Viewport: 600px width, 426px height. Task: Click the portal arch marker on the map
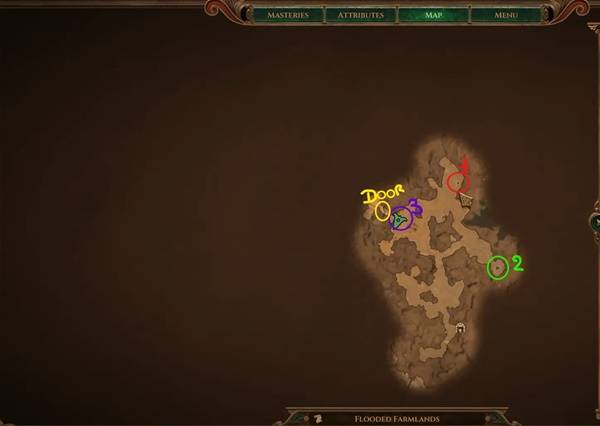pos(460,328)
